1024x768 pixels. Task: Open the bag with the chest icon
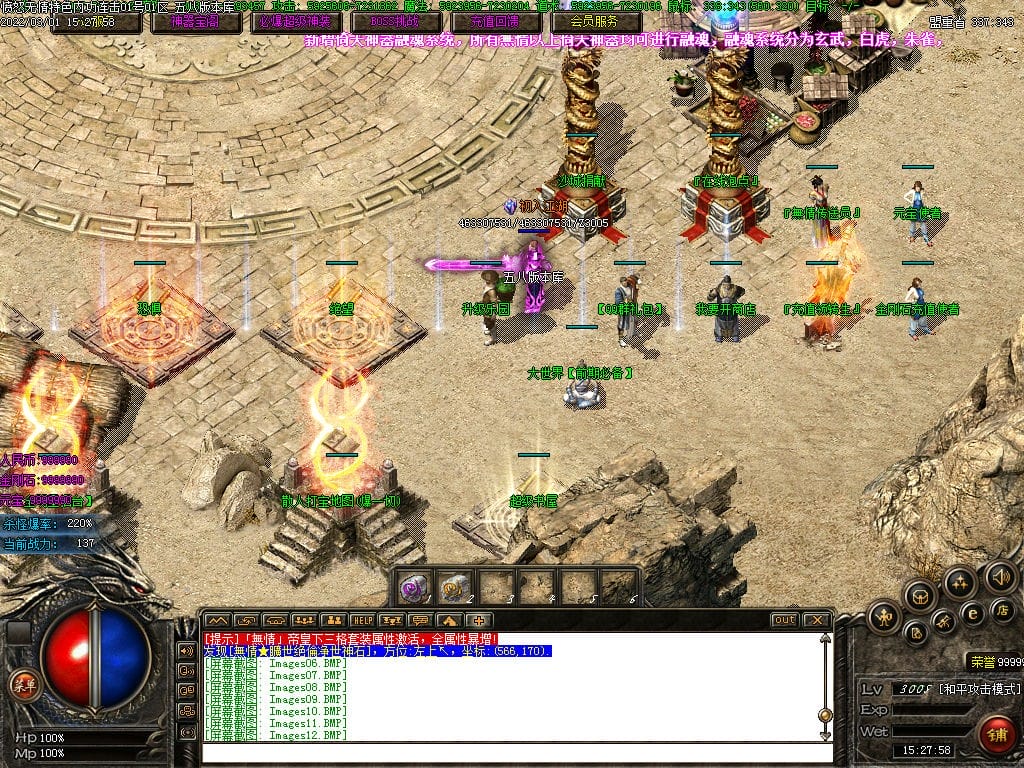click(920, 596)
